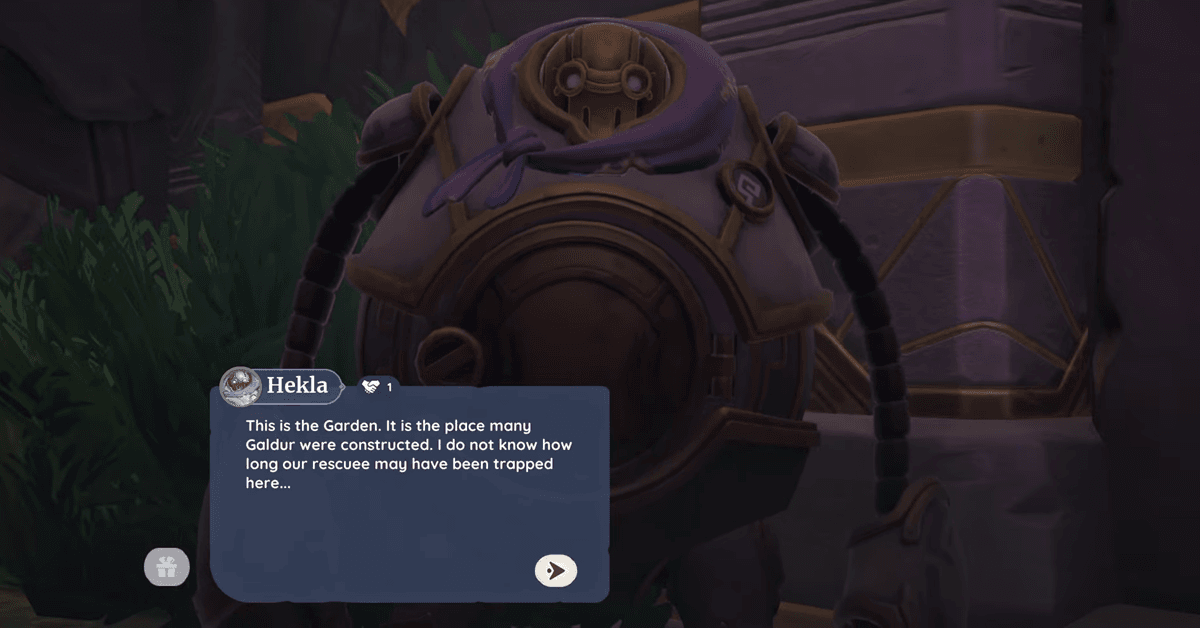This screenshot has height=628, width=1200.
Task: Open the gift menu with the present icon
Action: pyautogui.click(x=166, y=568)
